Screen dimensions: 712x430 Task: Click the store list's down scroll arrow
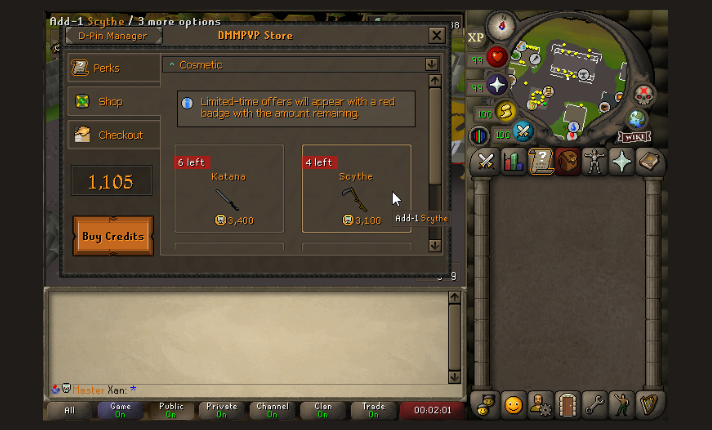(x=434, y=245)
